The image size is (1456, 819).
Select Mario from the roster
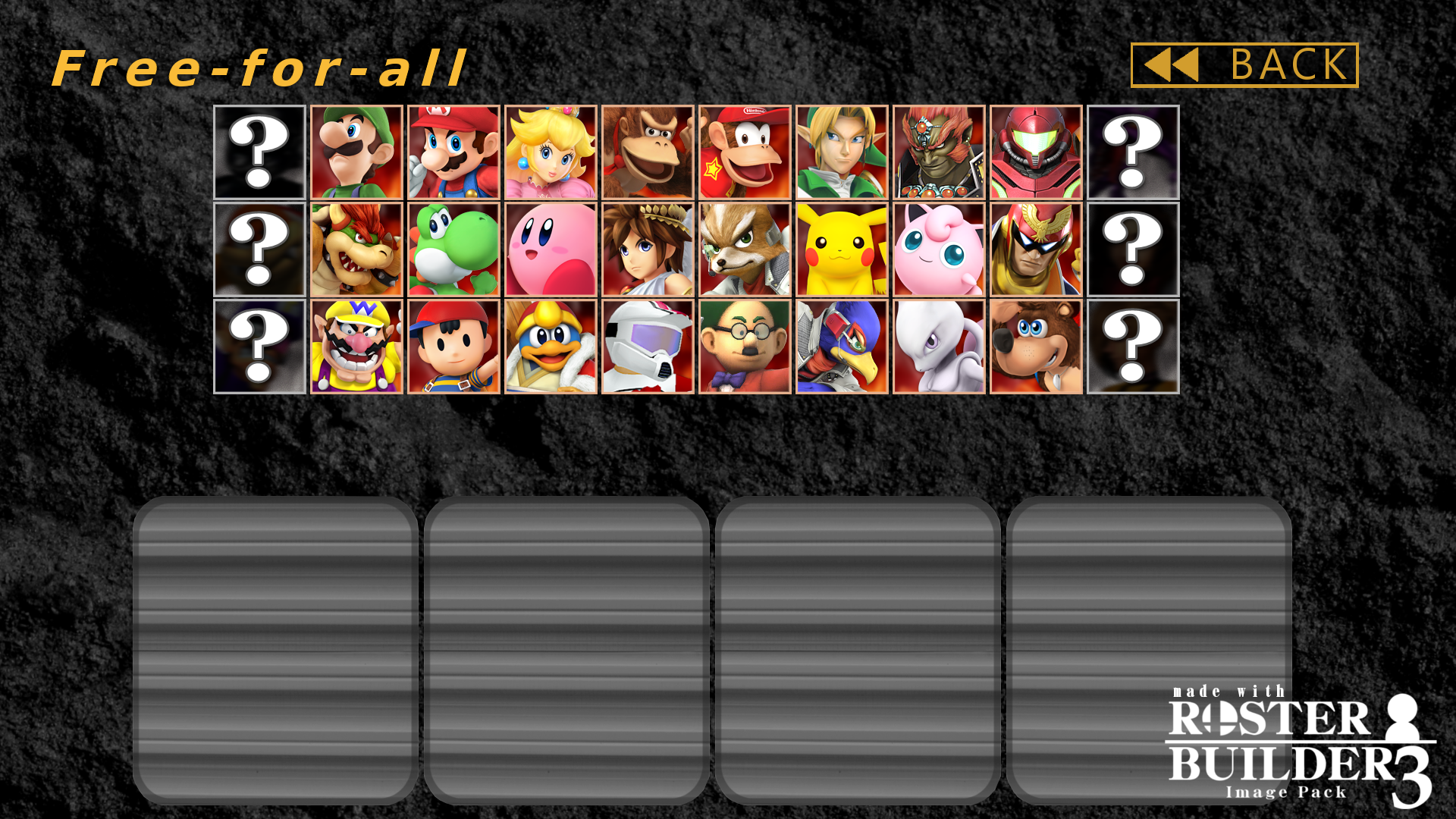453,152
